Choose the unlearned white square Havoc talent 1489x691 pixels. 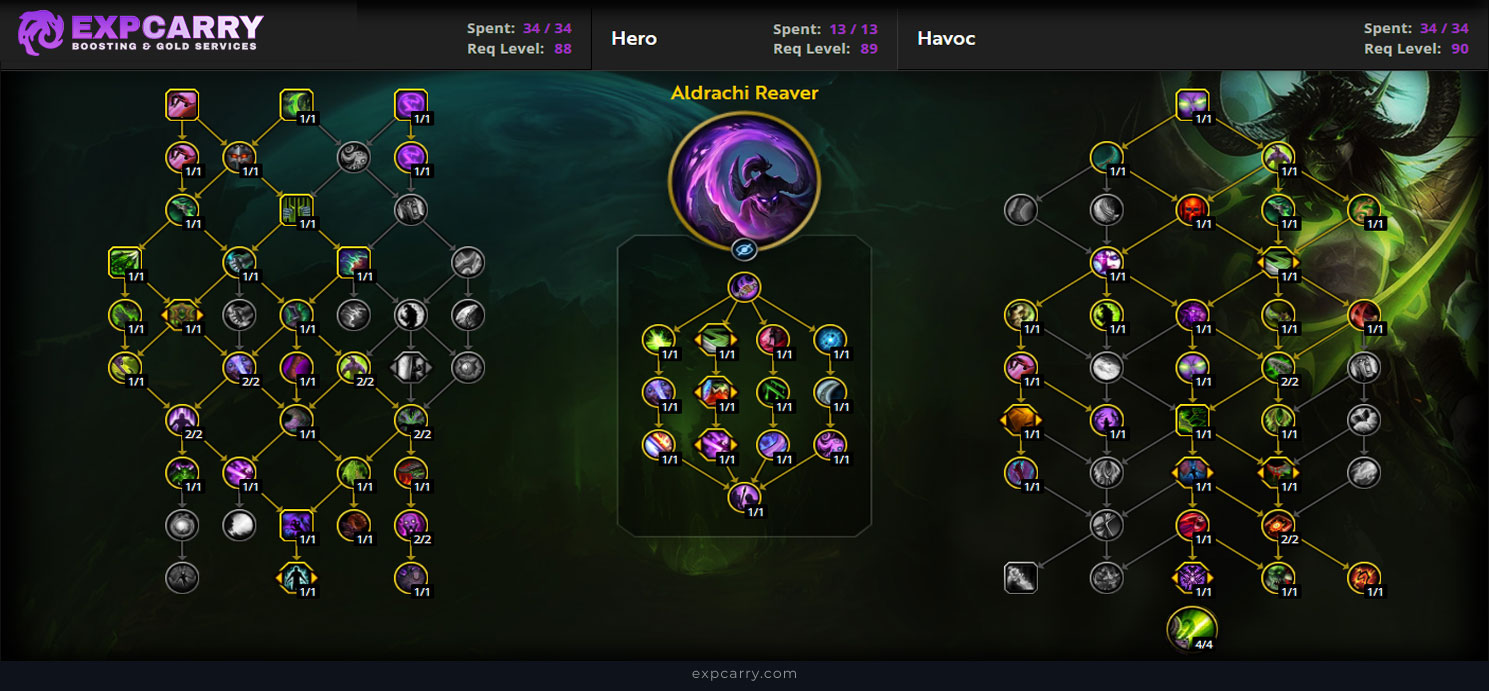click(x=1020, y=577)
